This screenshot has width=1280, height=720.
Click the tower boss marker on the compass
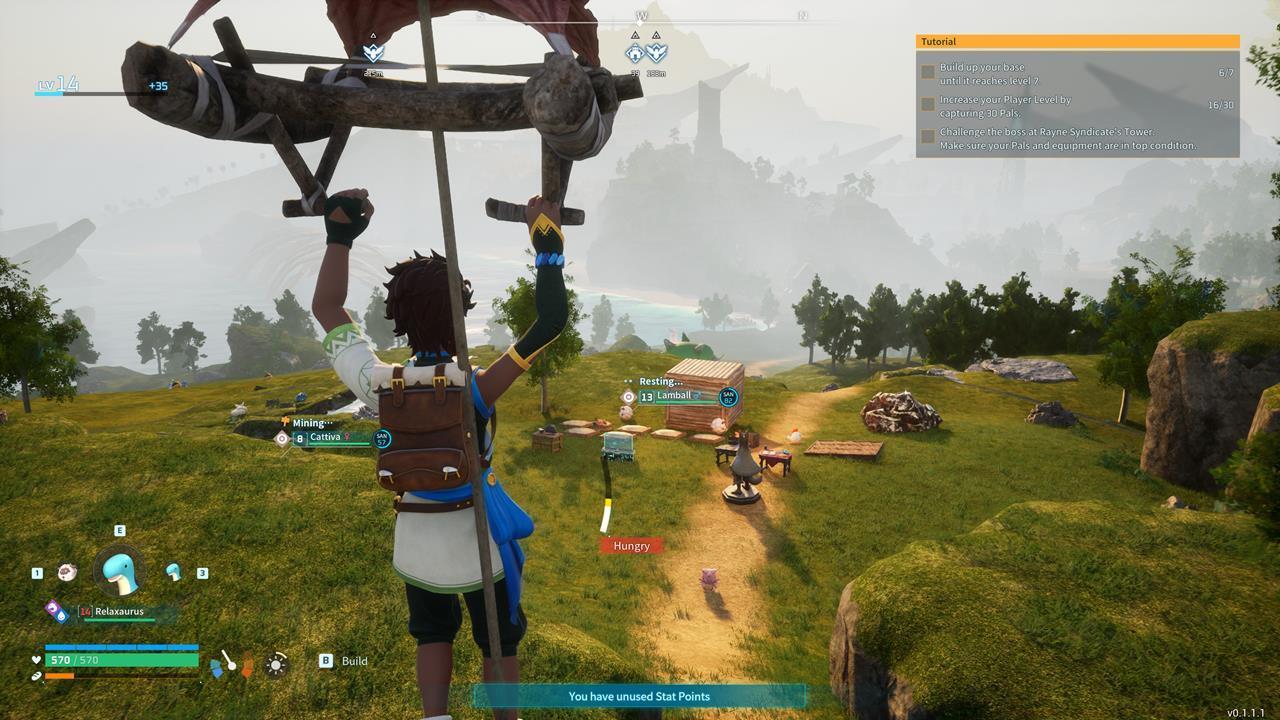633,53
